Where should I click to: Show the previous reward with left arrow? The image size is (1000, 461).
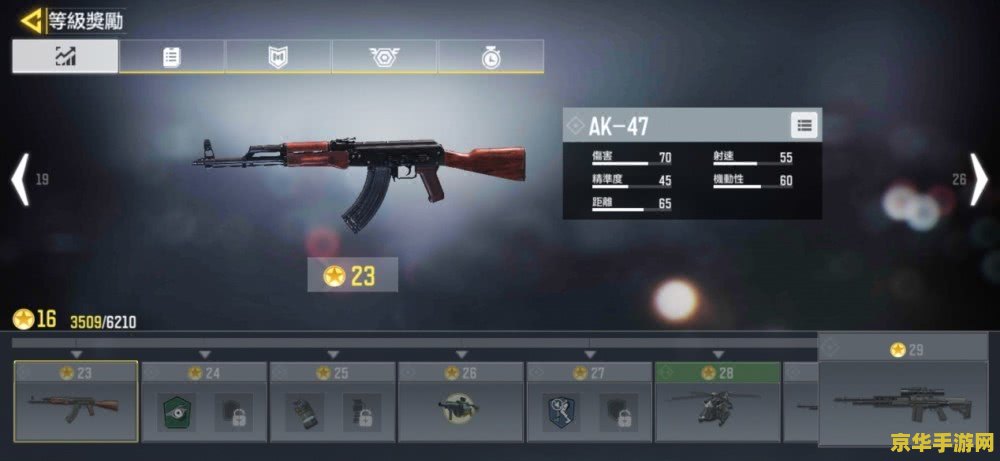click(x=19, y=180)
